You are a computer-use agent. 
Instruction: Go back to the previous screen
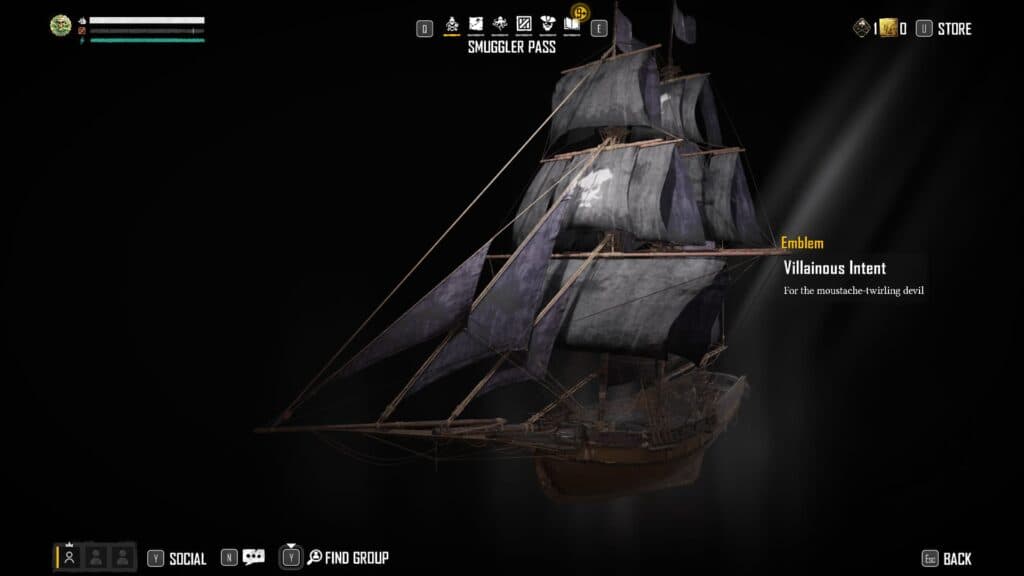click(956, 559)
